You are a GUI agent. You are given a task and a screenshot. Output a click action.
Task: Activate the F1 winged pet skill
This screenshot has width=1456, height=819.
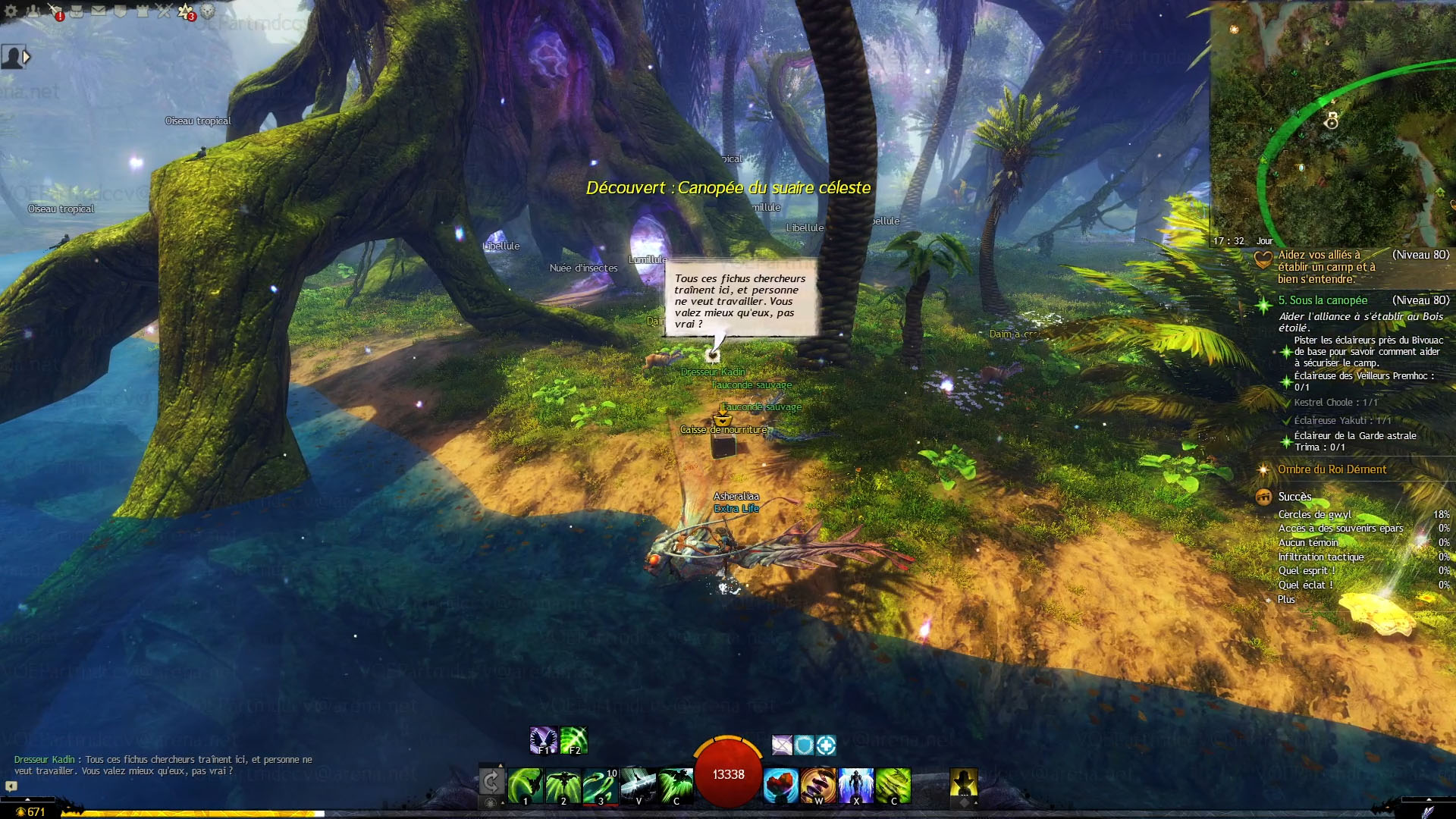(543, 740)
